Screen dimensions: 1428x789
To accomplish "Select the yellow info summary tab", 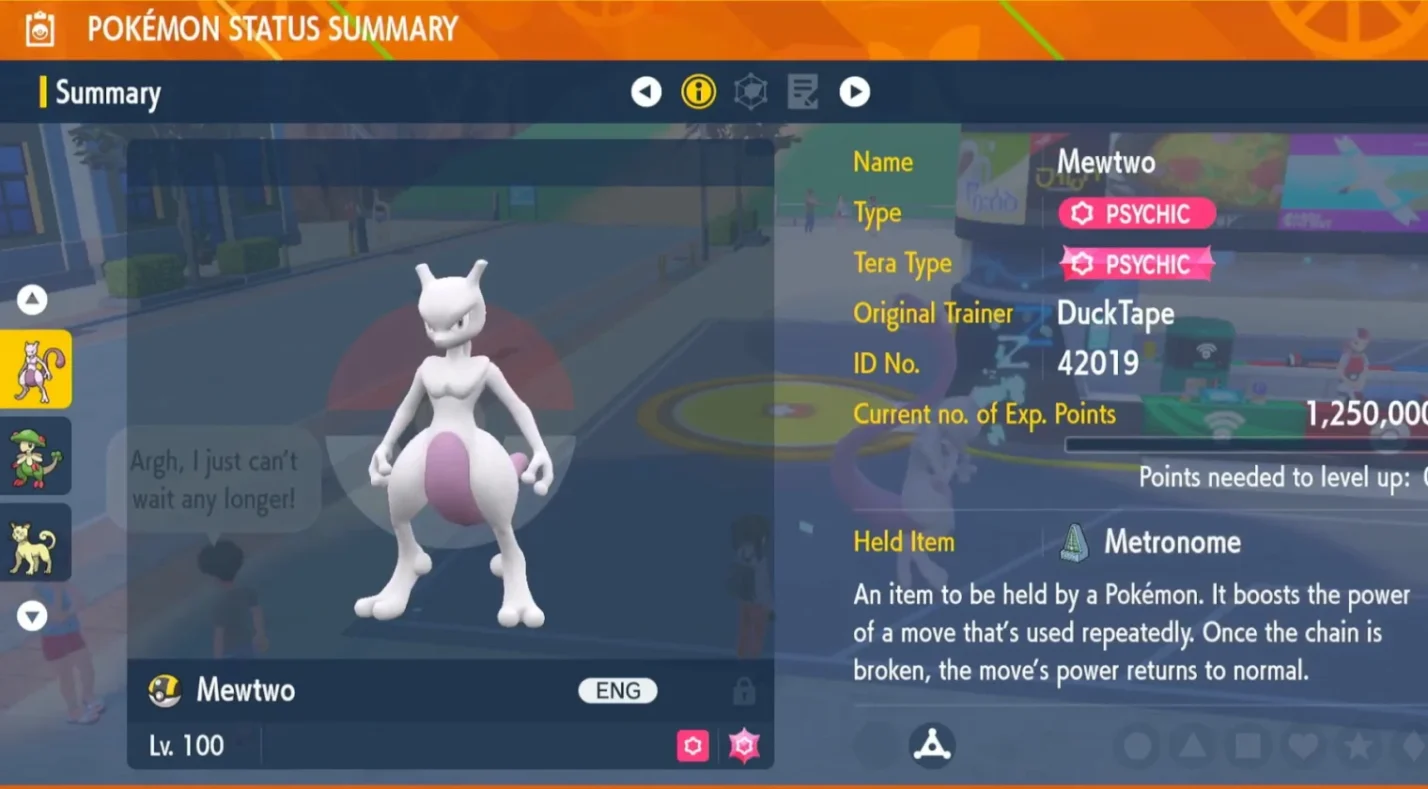I will (x=698, y=92).
